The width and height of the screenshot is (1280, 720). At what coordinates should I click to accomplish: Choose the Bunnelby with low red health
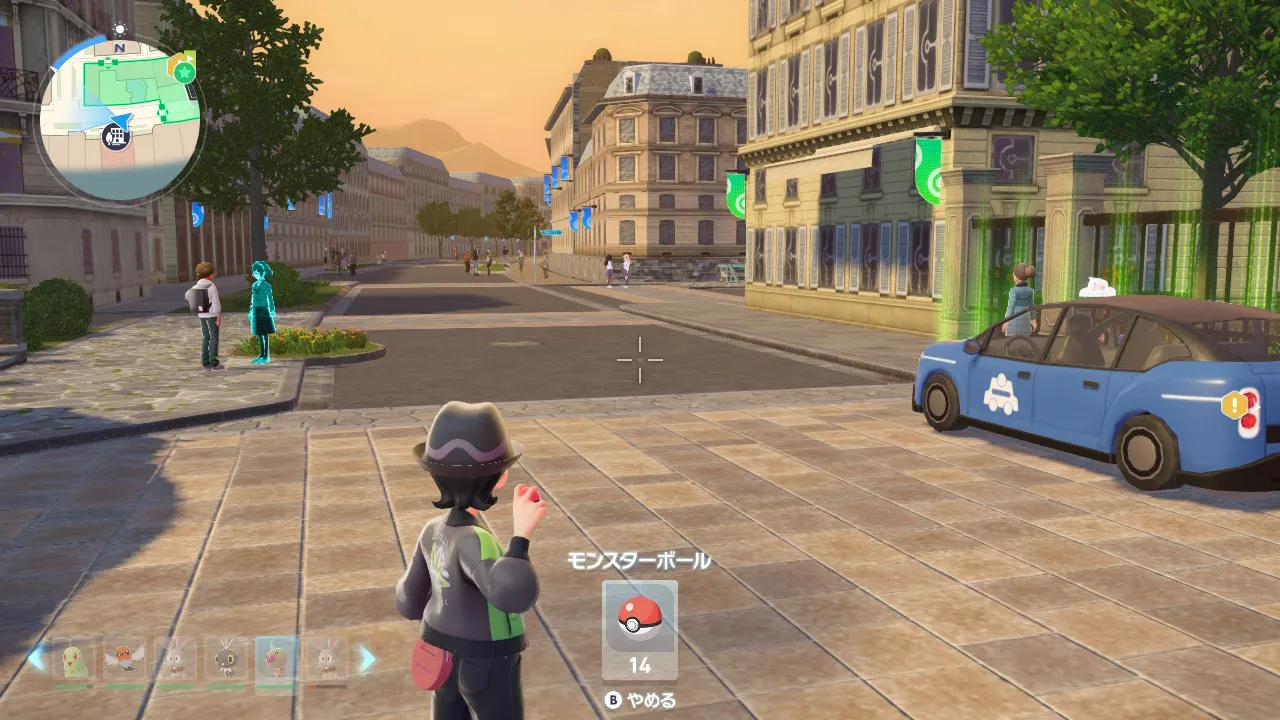point(326,658)
